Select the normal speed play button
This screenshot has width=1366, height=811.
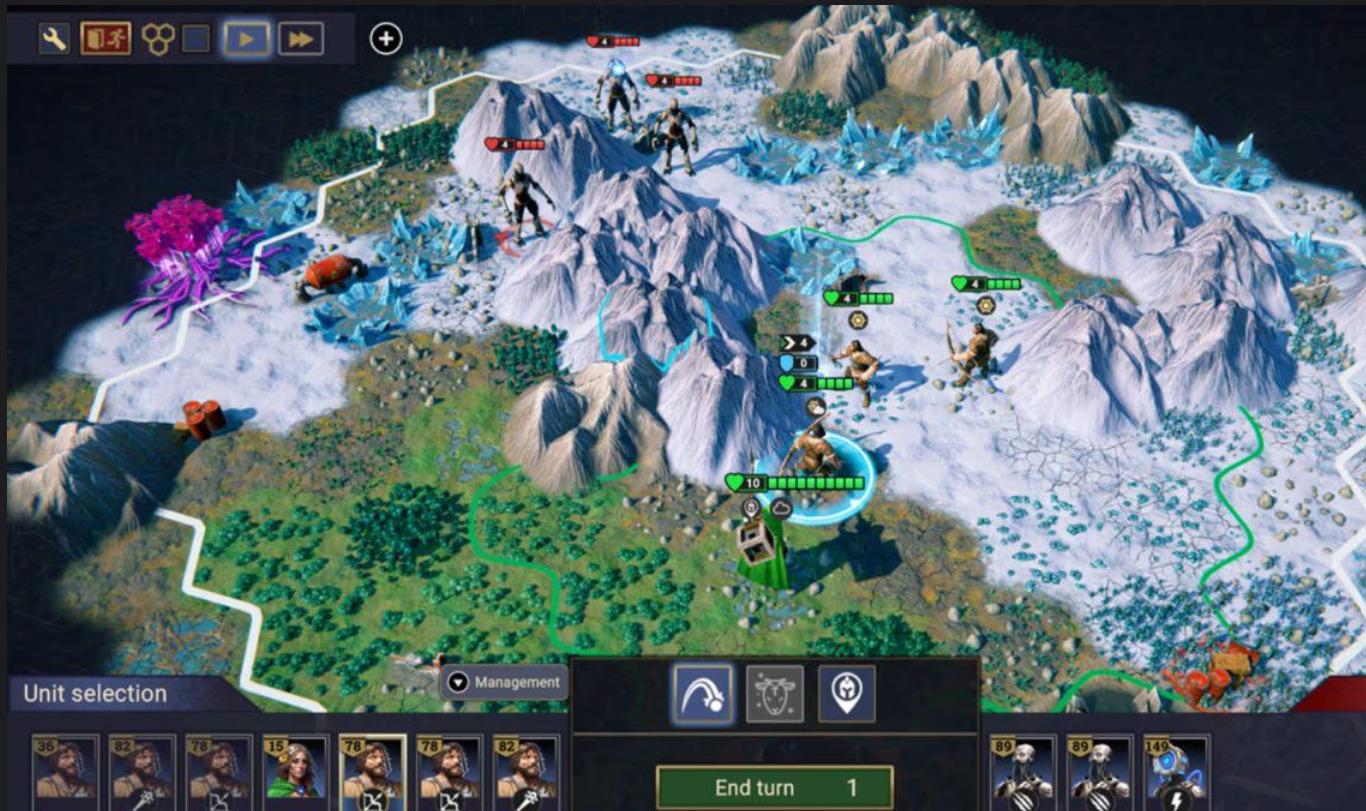(x=245, y=39)
